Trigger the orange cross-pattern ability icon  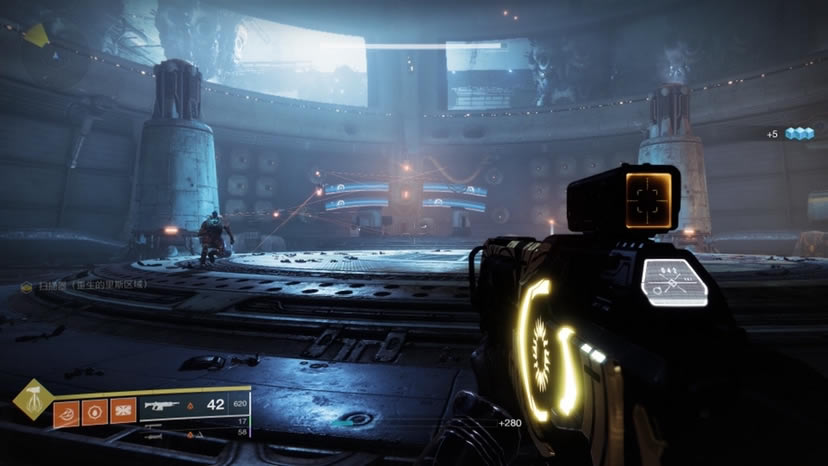click(x=123, y=411)
